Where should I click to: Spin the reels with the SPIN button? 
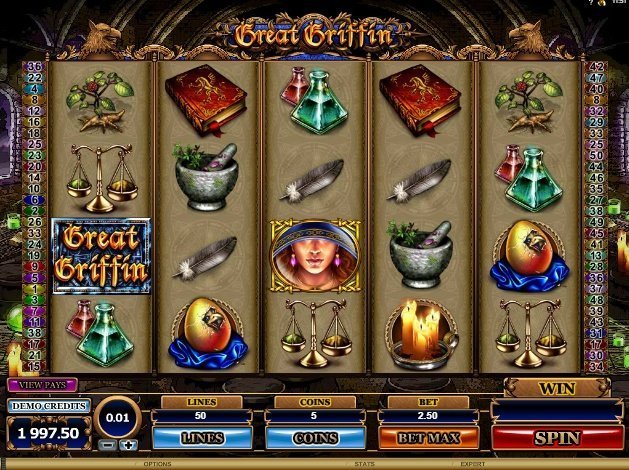[558, 438]
